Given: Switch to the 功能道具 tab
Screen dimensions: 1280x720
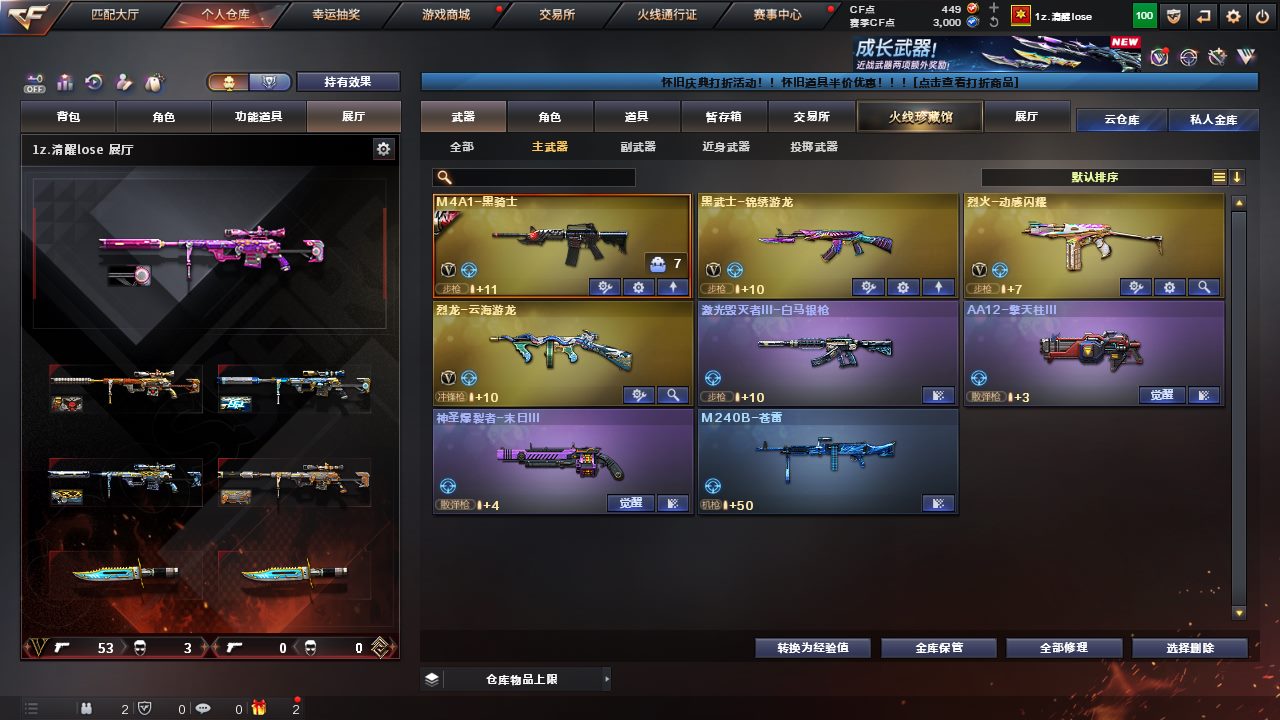Looking at the screenshot, I should tap(258, 117).
